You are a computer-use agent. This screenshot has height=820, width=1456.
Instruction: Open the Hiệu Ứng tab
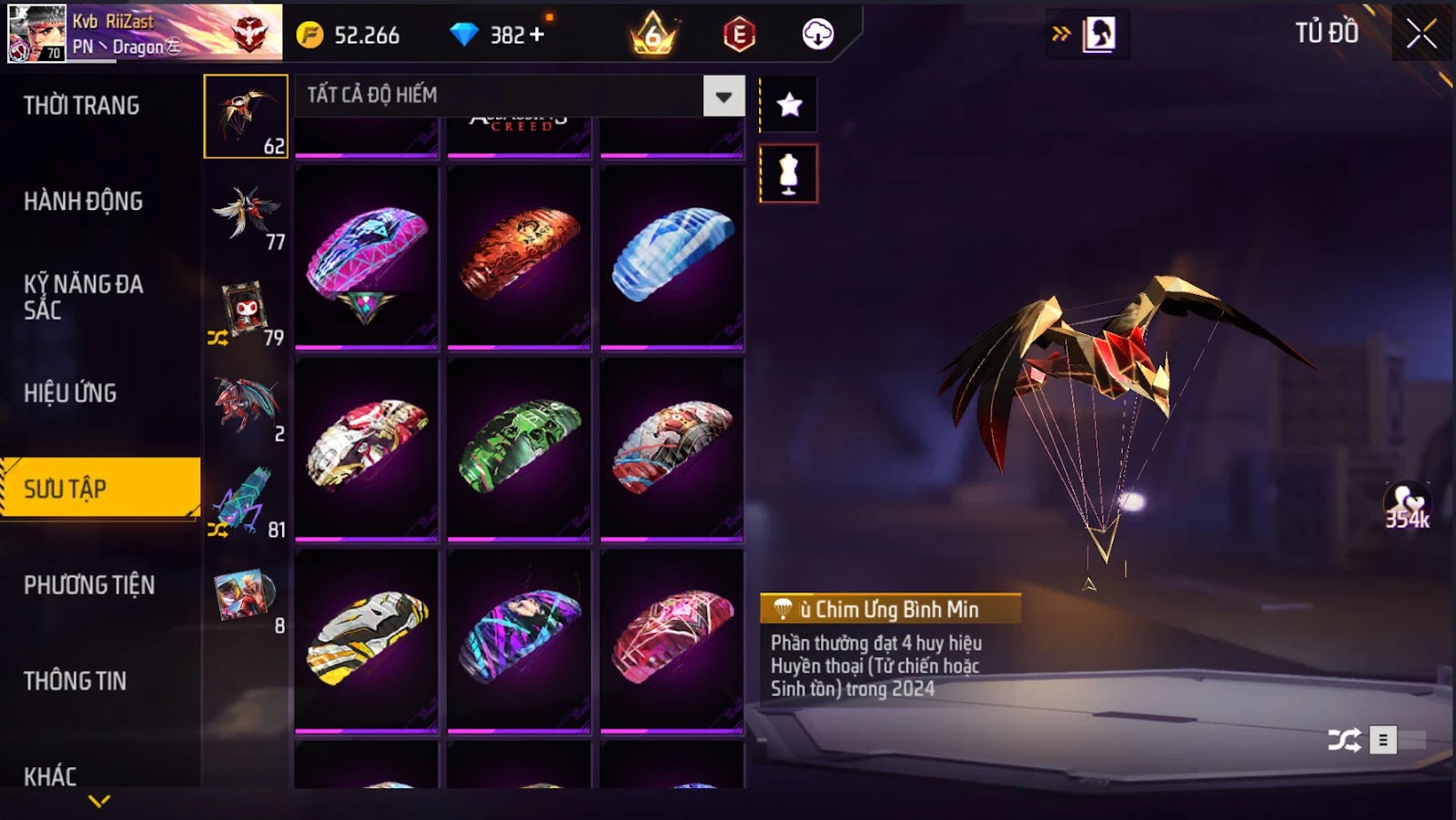70,393
